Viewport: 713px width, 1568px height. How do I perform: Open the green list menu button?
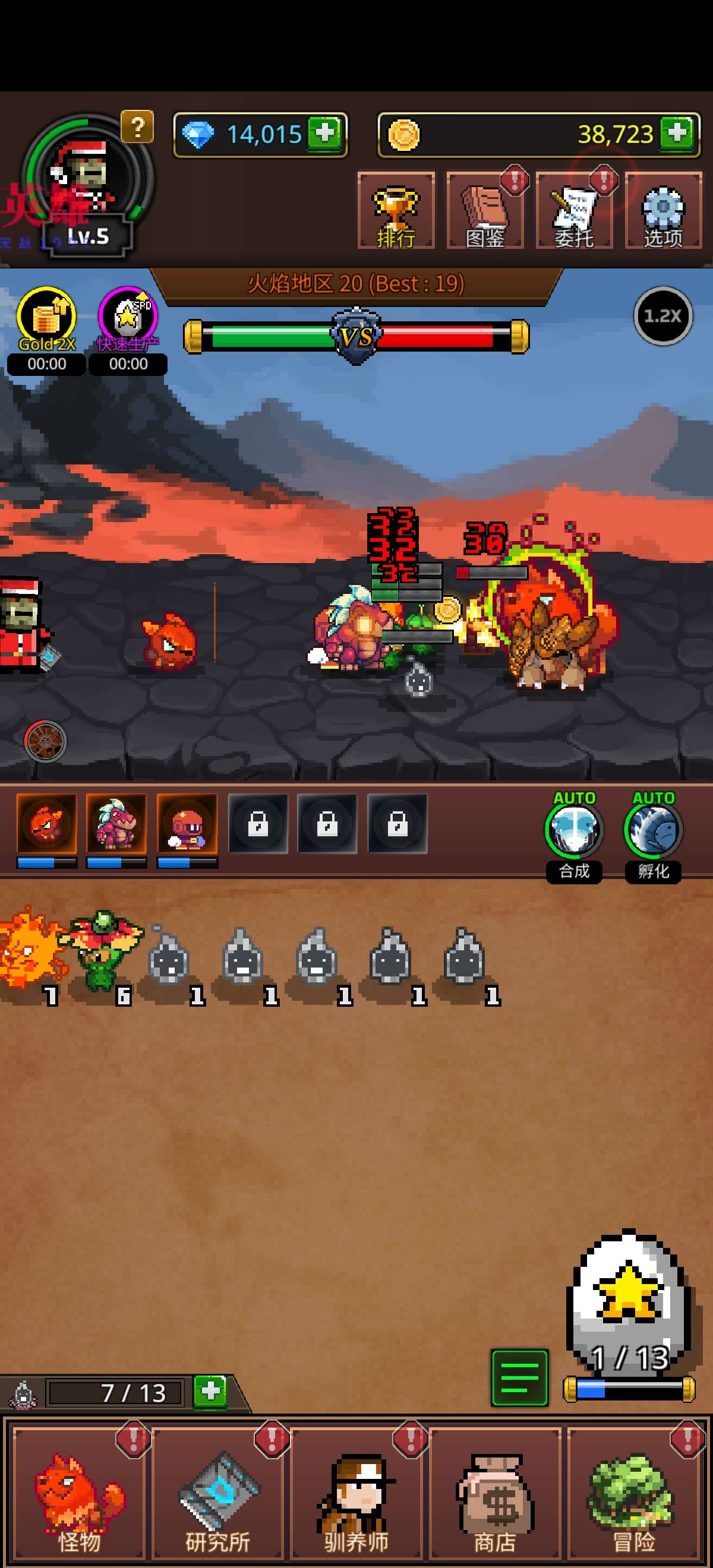coord(519,1377)
